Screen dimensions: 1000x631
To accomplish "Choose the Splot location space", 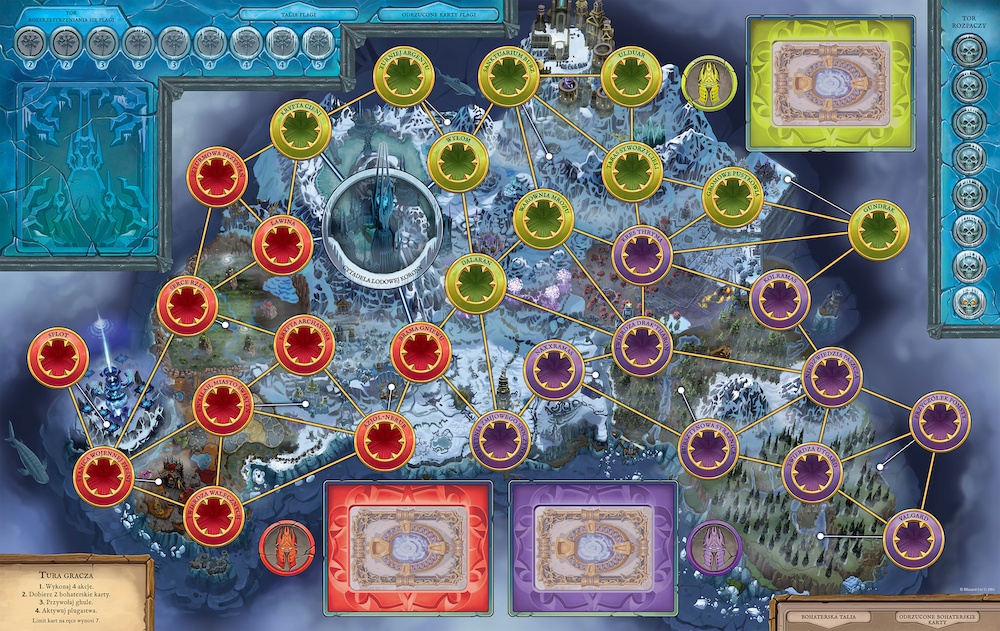I will pyautogui.click(x=58, y=359).
